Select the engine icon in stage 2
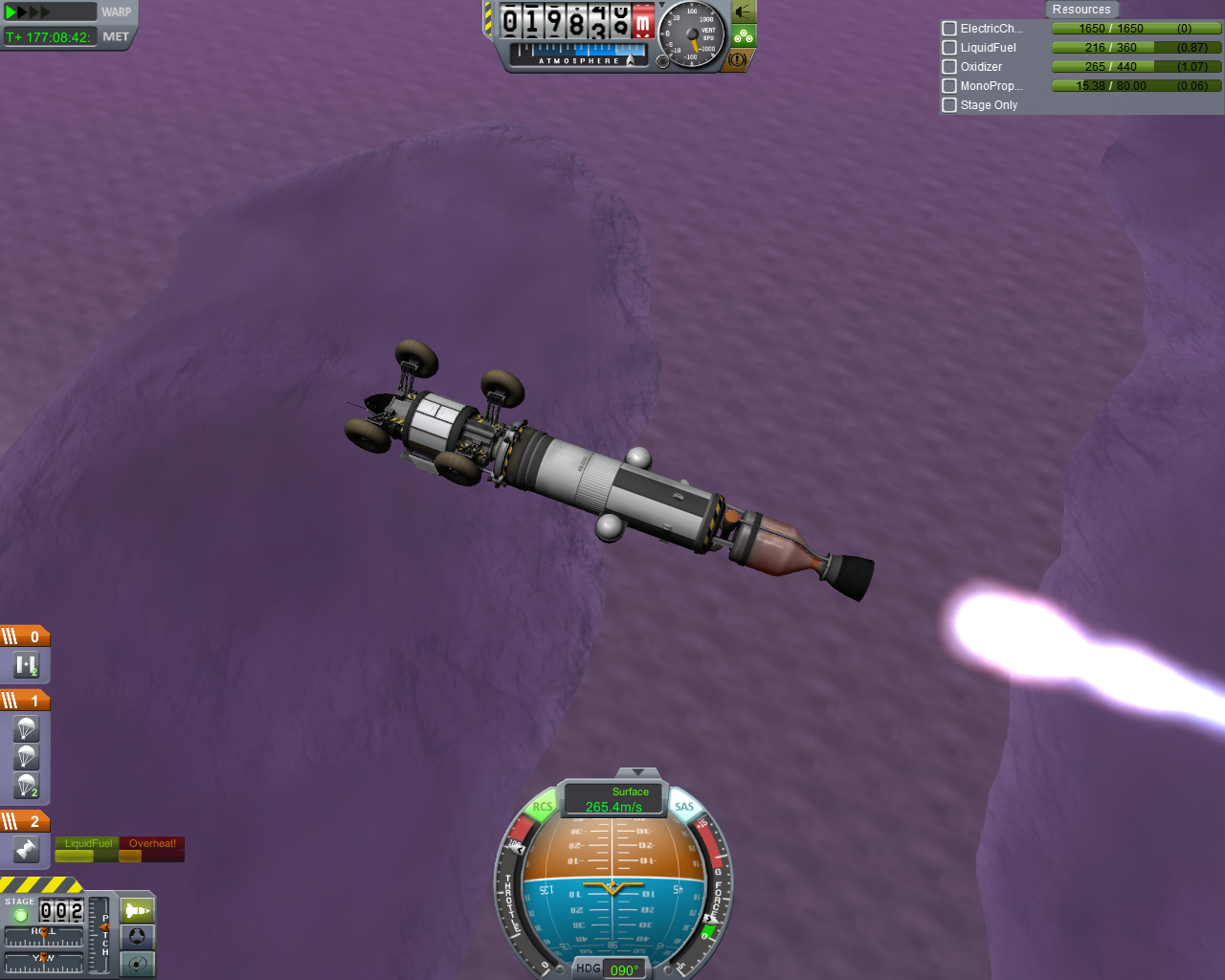This screenshot has height=980, width=1225. coord(26,849)
